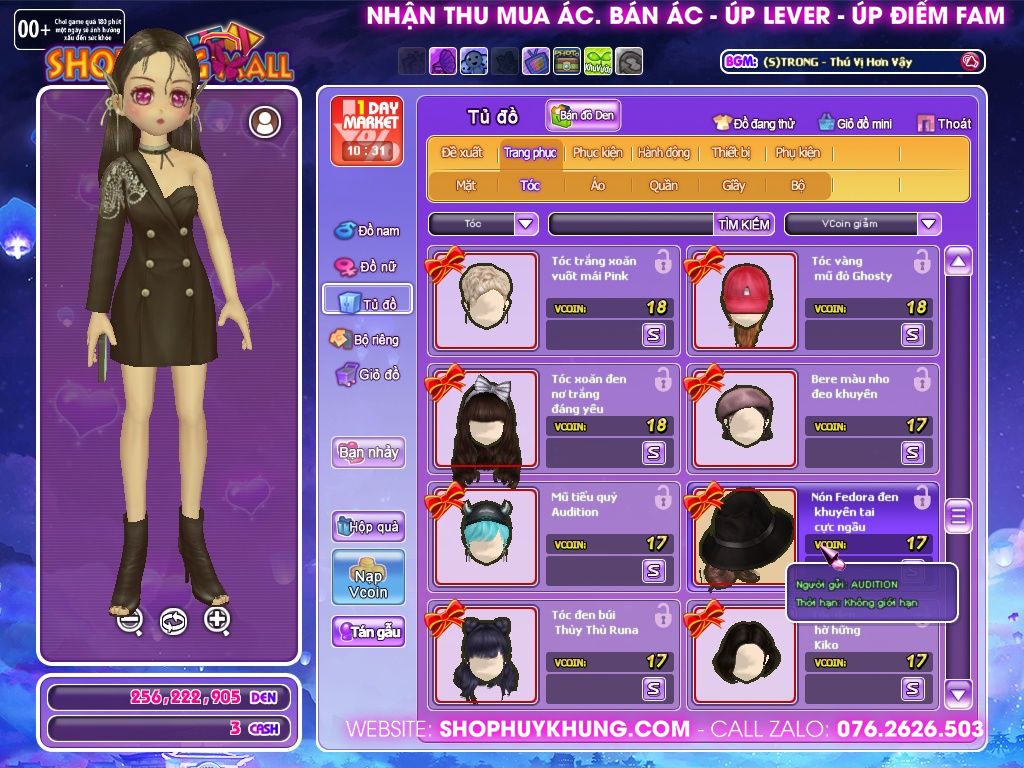Screen dimensions: 1024x768
Task: Open Đồ đang thử currently trying items
Action: point(754,123)
